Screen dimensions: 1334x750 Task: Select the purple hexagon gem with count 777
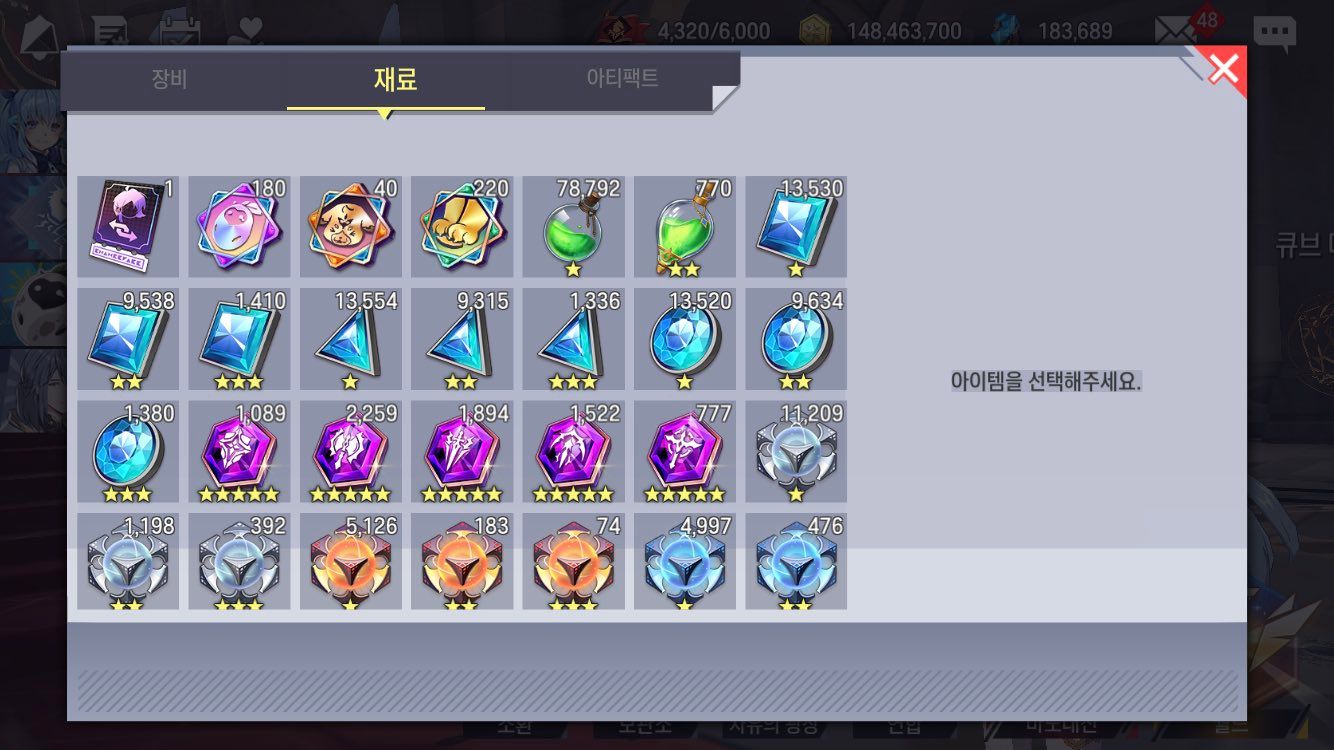tap(685, 451)
